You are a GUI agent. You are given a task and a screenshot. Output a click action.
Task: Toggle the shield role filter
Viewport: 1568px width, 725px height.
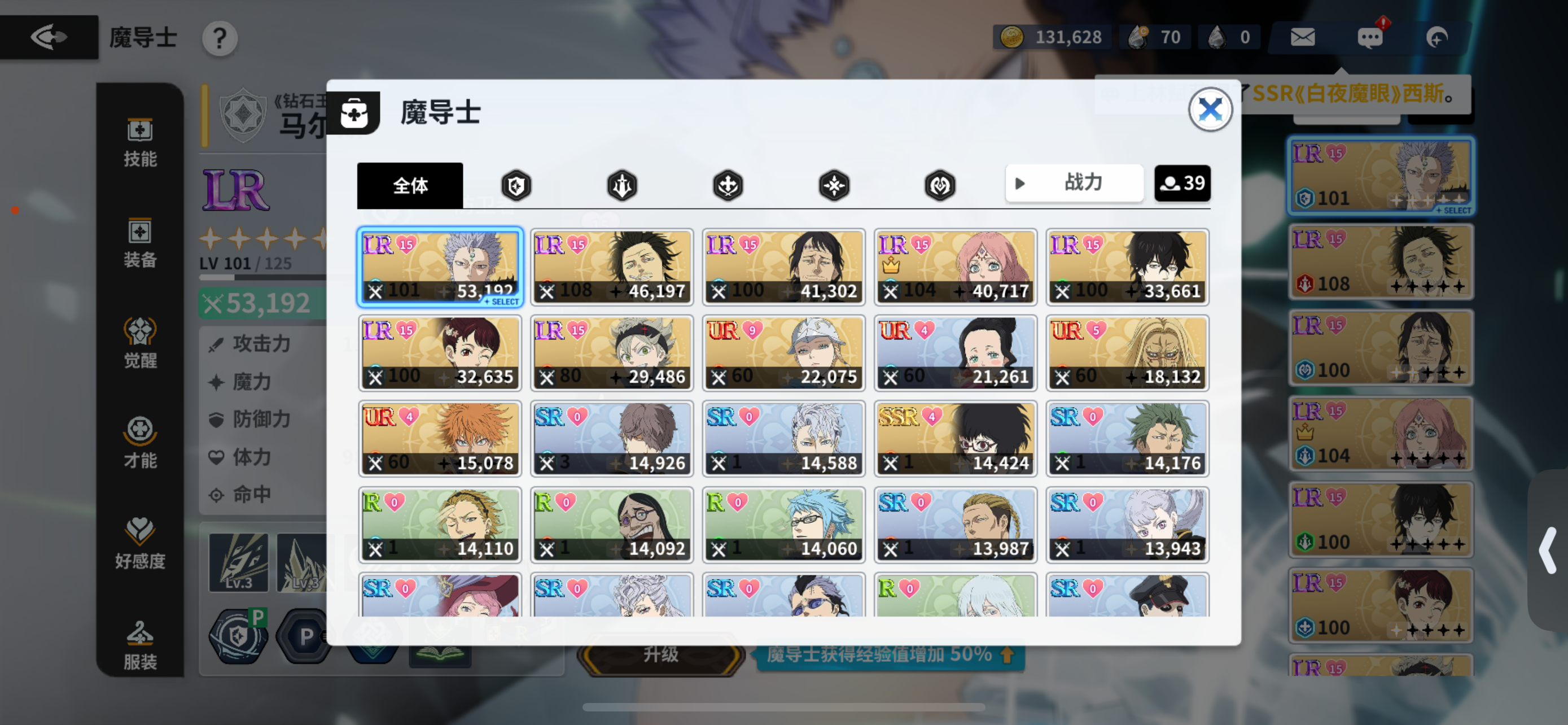[514, 185]
